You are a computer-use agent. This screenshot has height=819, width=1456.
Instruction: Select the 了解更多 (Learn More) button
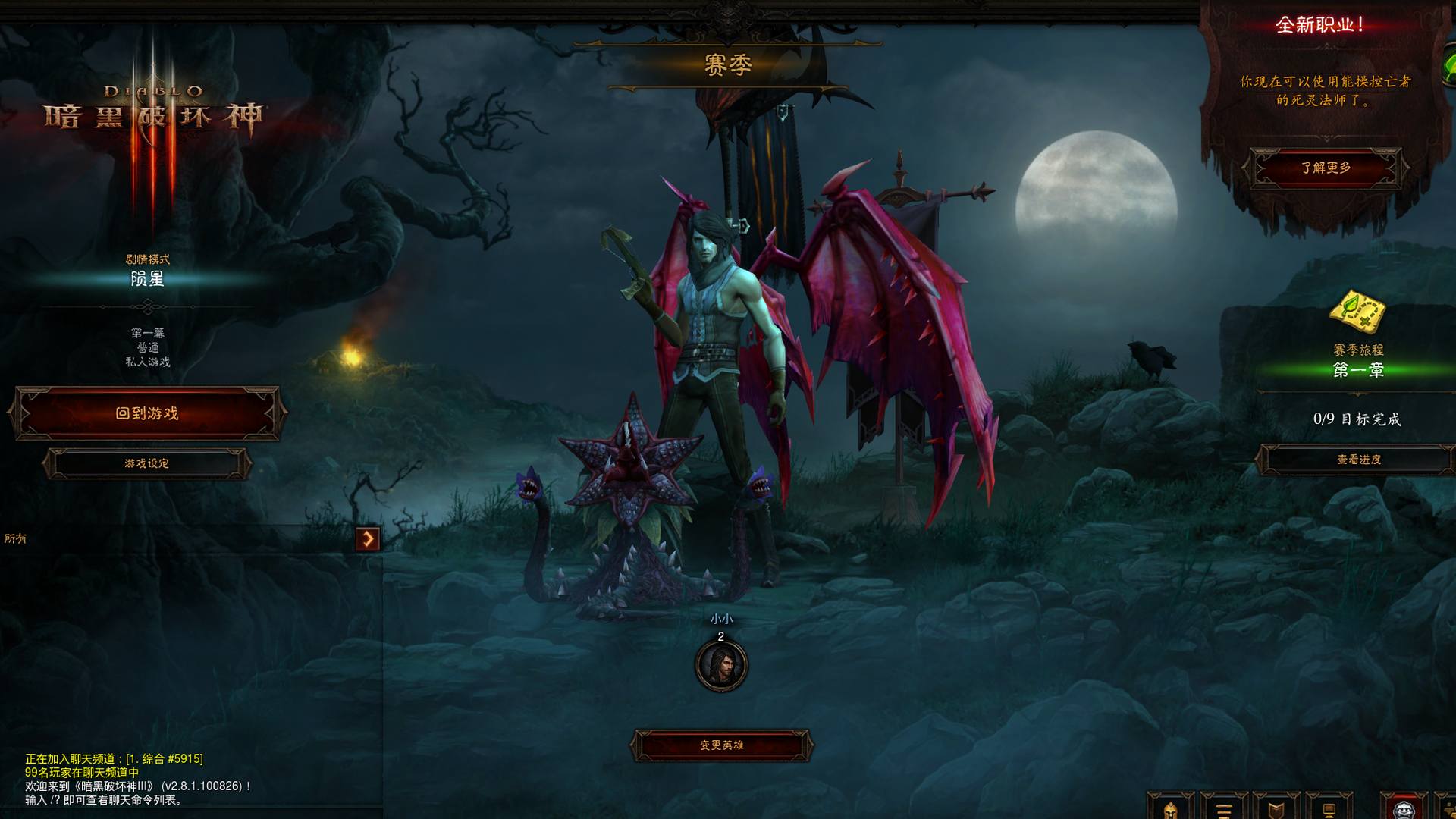[1326, 168]
